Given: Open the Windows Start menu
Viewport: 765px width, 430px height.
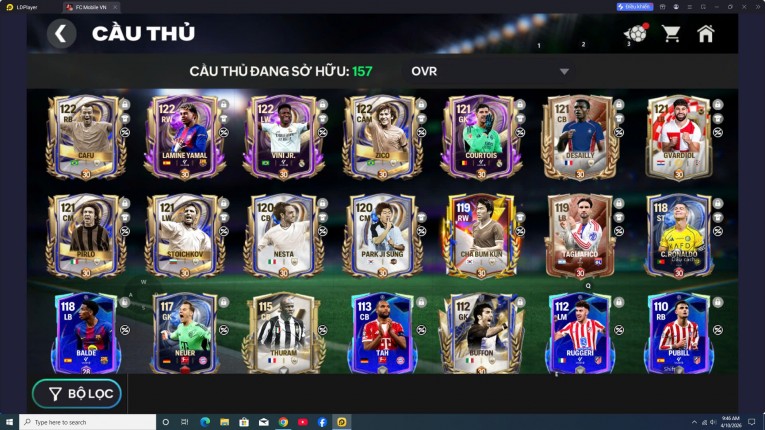Looking at the screenshot, I should (x=10, y=422).
